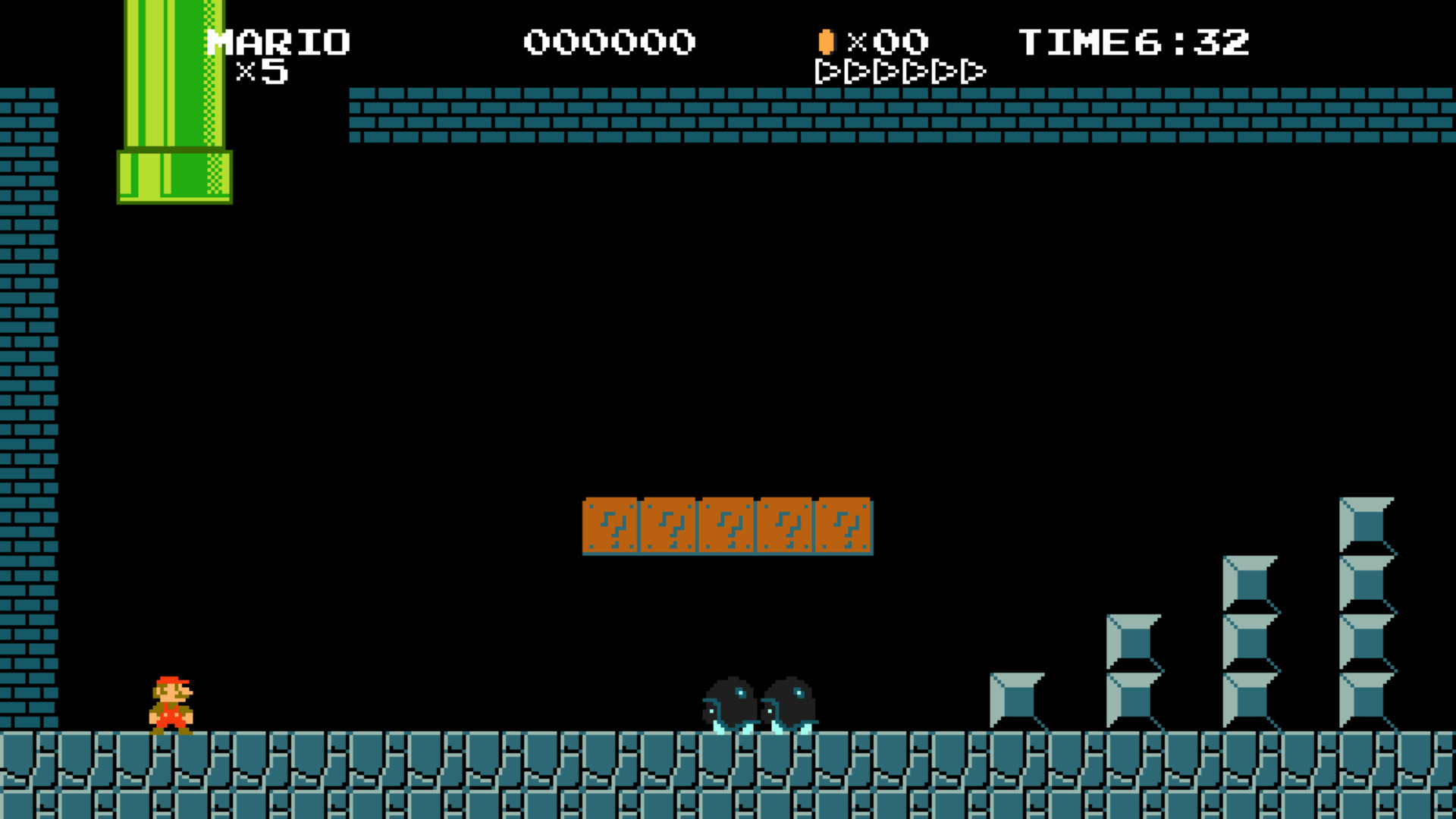
Task: Click the TIME label showing 6:32
Action: pos(1133,42)
